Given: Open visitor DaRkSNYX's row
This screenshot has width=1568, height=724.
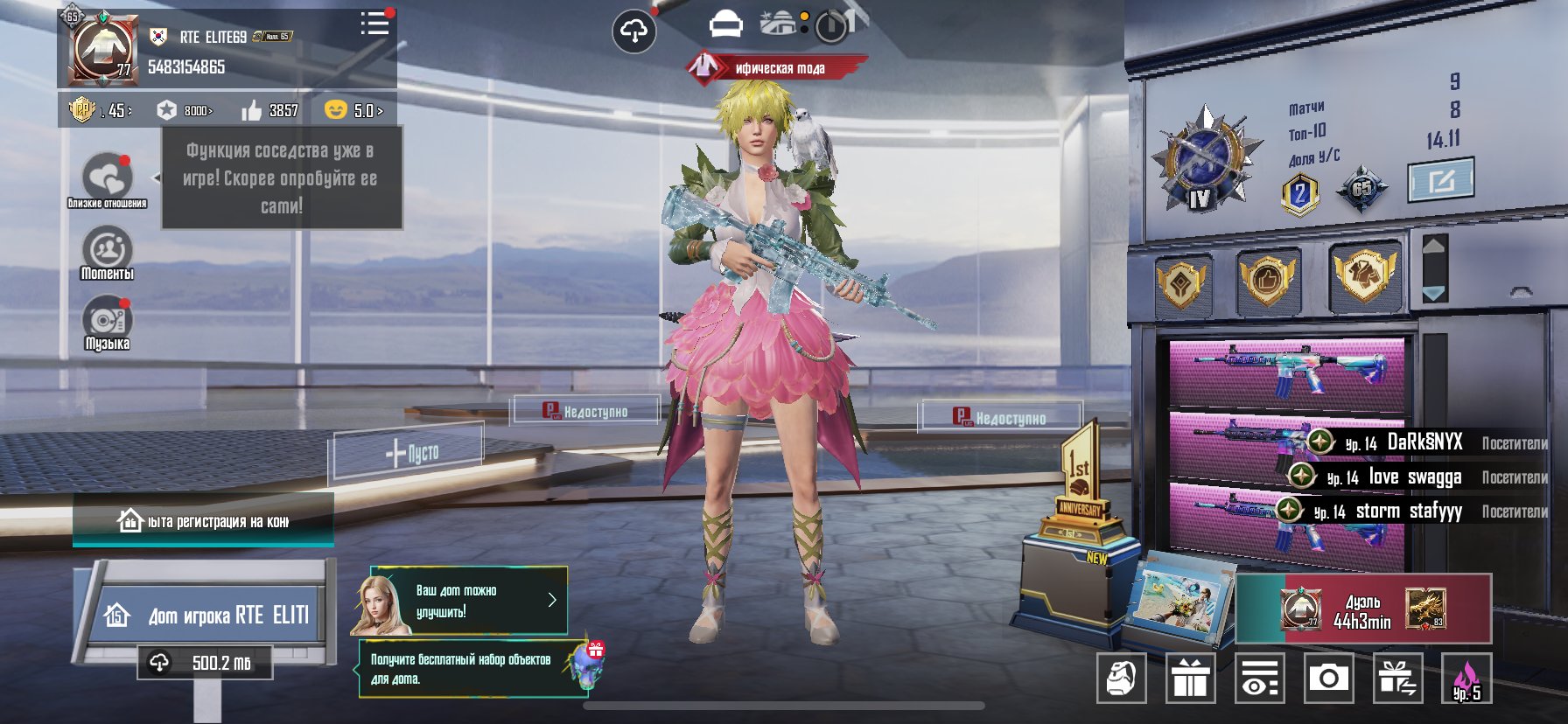Looking at the screenshot, I should (1425, 443).
